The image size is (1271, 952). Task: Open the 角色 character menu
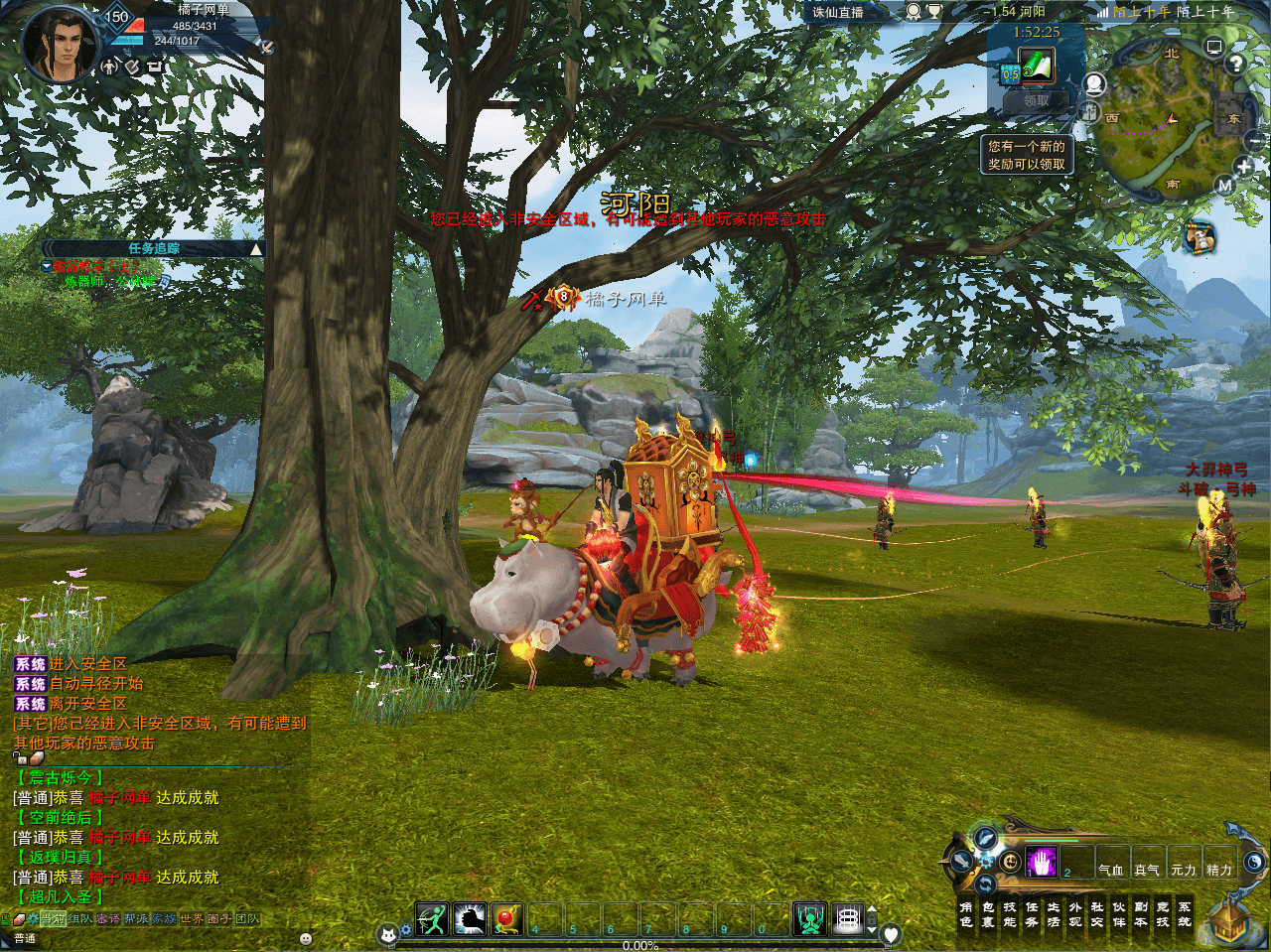(x=966, y=914)
